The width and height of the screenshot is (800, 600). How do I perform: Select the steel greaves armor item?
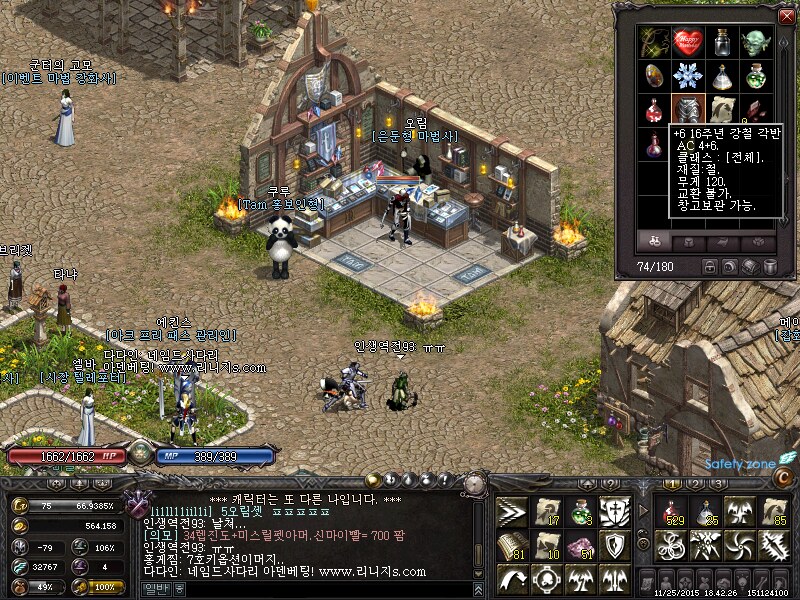[687, 109]
